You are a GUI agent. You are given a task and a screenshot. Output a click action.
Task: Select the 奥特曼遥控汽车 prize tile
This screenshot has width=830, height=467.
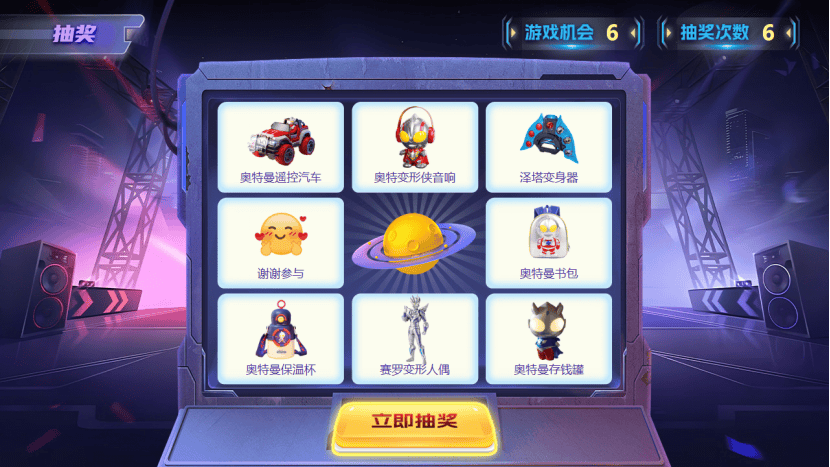point(281,147)
